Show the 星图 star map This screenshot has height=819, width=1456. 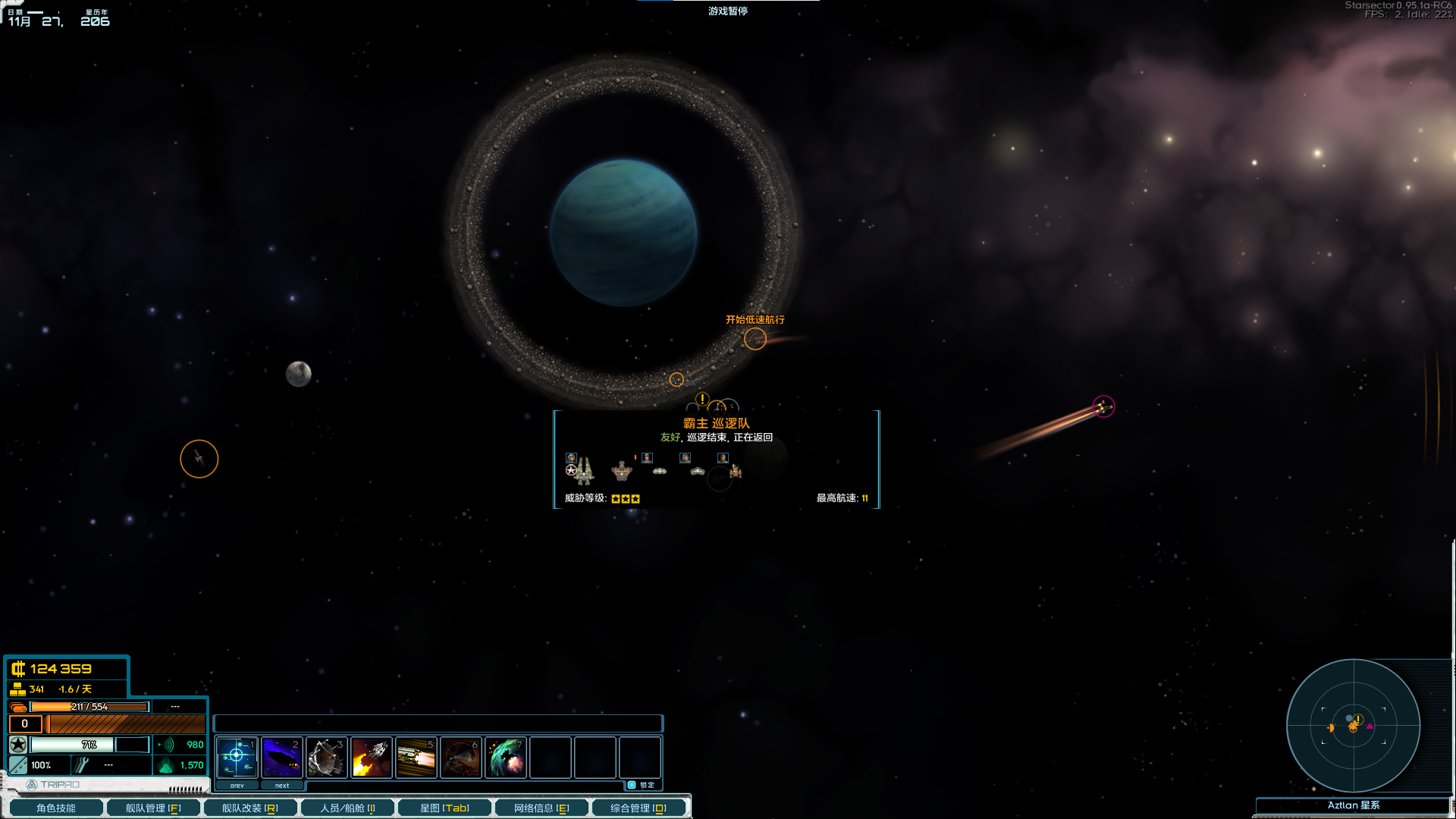(x=444, y=808)
